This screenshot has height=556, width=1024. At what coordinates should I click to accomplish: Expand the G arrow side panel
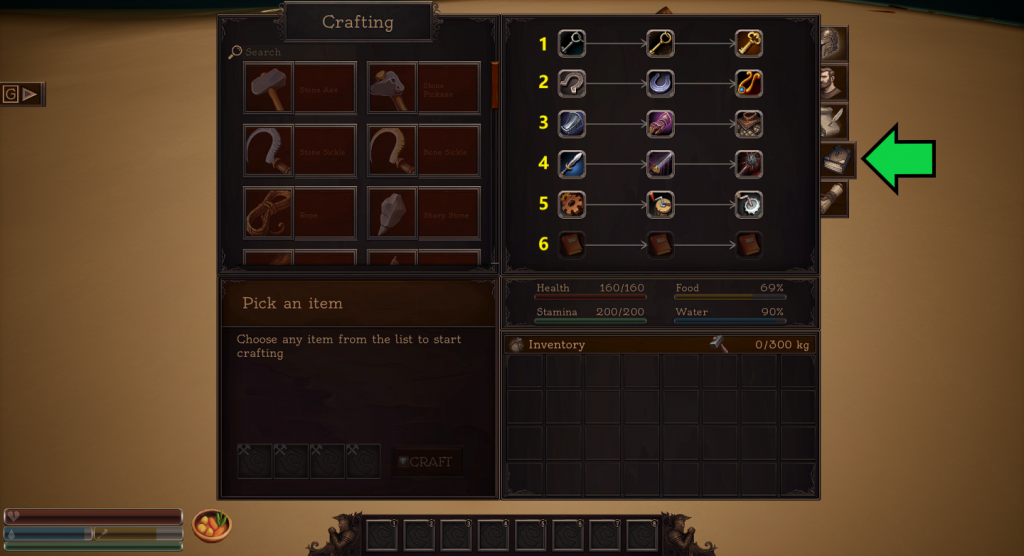click(22, 94)
